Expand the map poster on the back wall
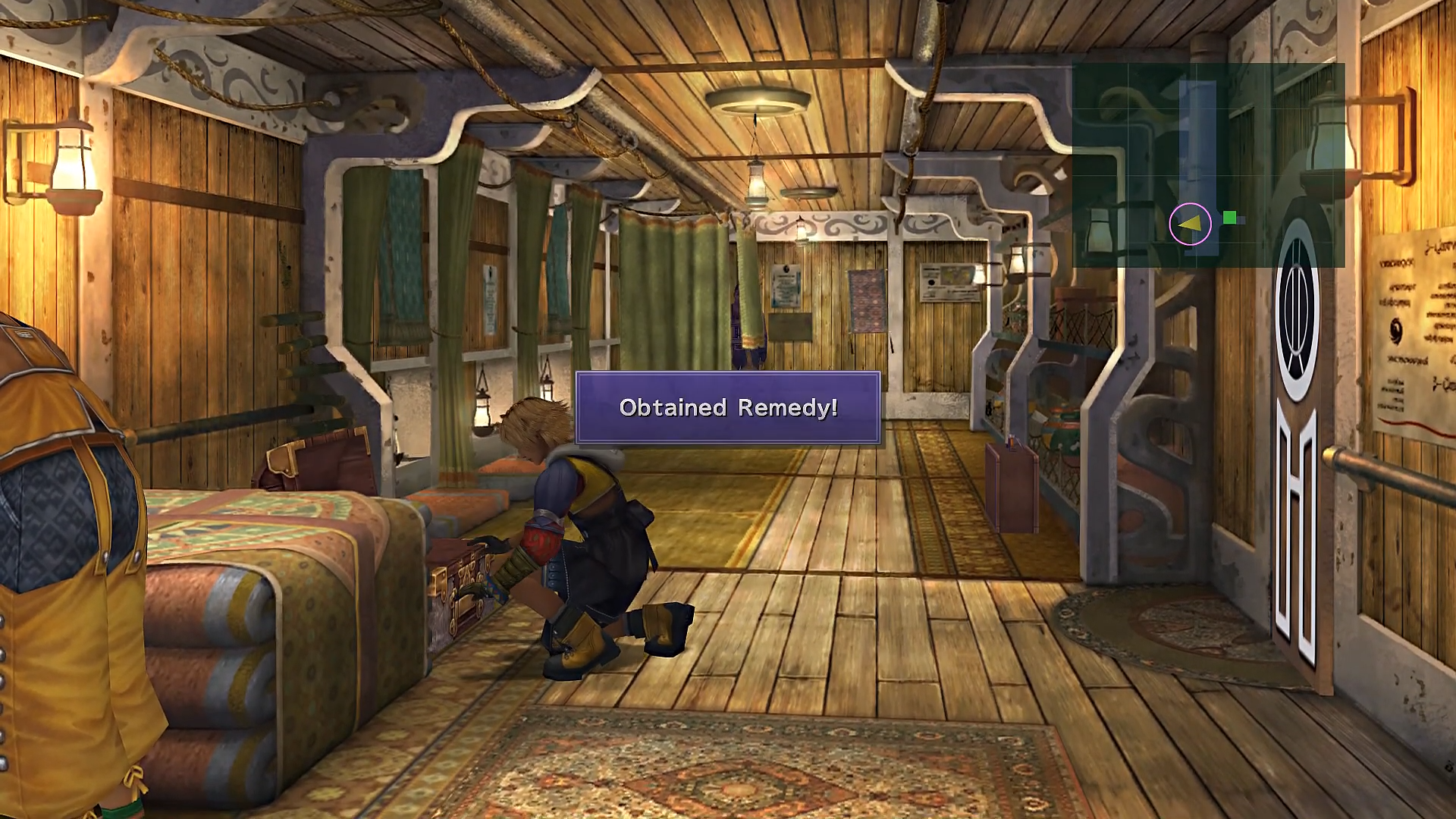The width and height of the screenshot is (1456, 819). point(949,282)
